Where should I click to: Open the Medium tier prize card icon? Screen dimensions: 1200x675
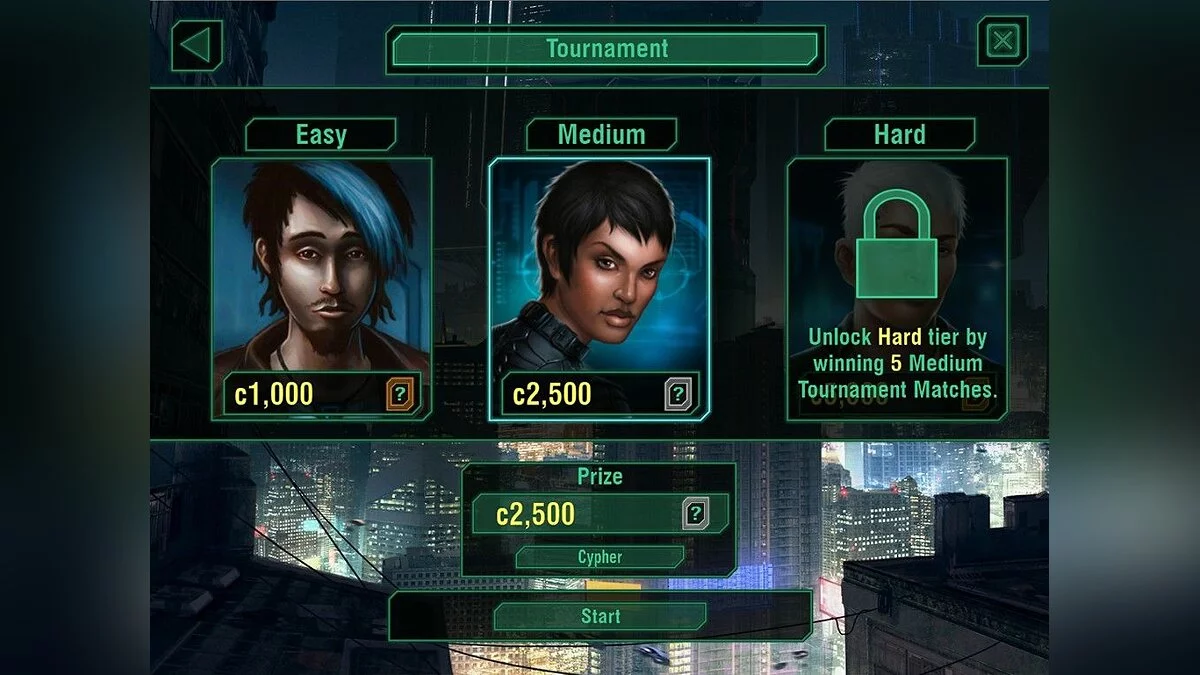[679, 394]
